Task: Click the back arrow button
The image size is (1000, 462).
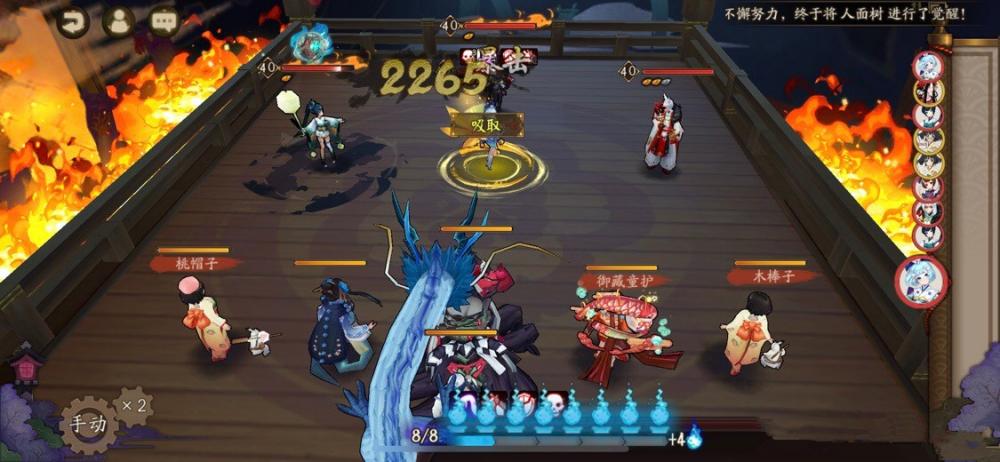Action: tap(72, 20)
